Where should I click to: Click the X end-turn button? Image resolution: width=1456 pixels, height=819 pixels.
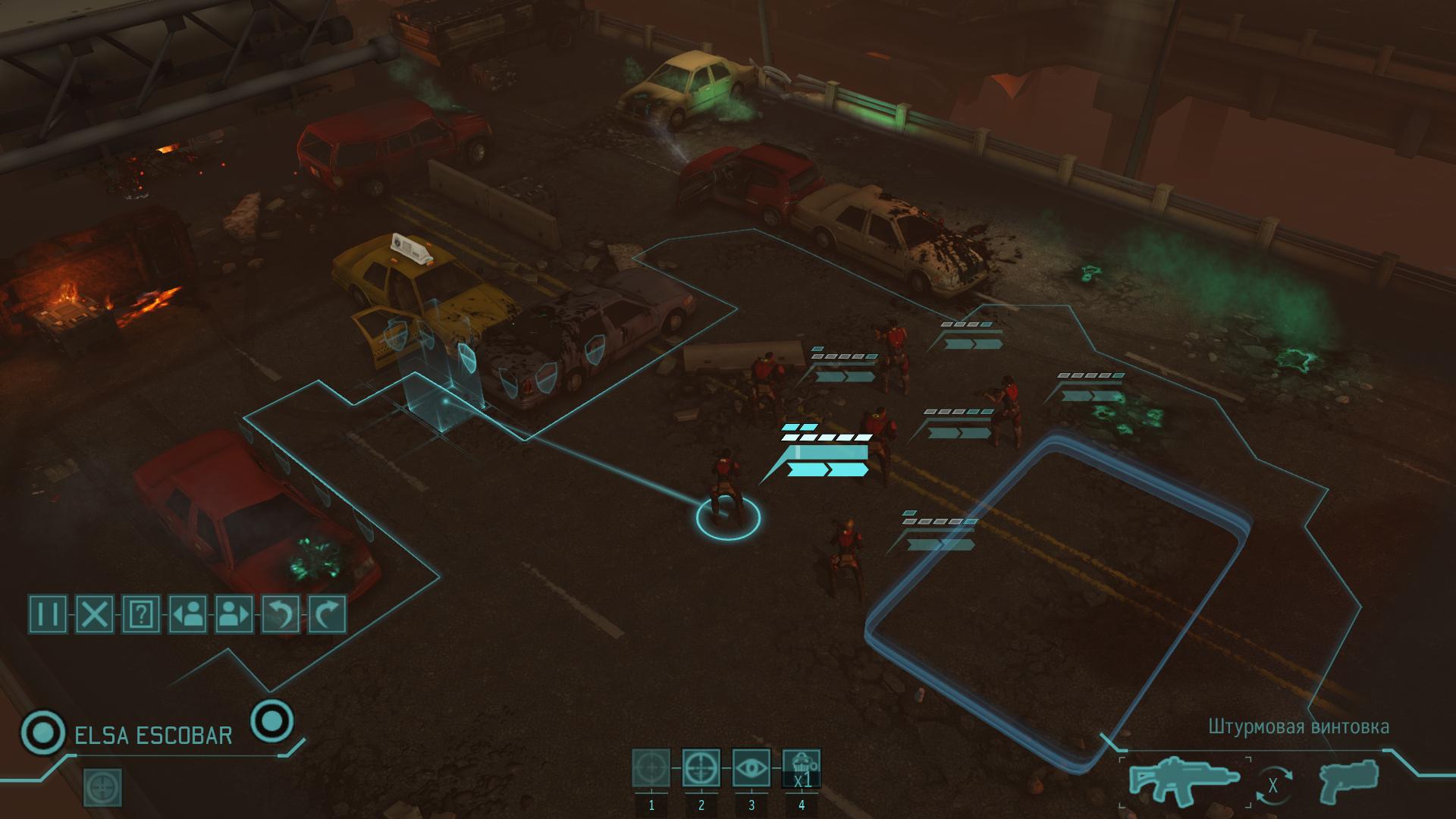pyautogui.click(x=95, y=613)
